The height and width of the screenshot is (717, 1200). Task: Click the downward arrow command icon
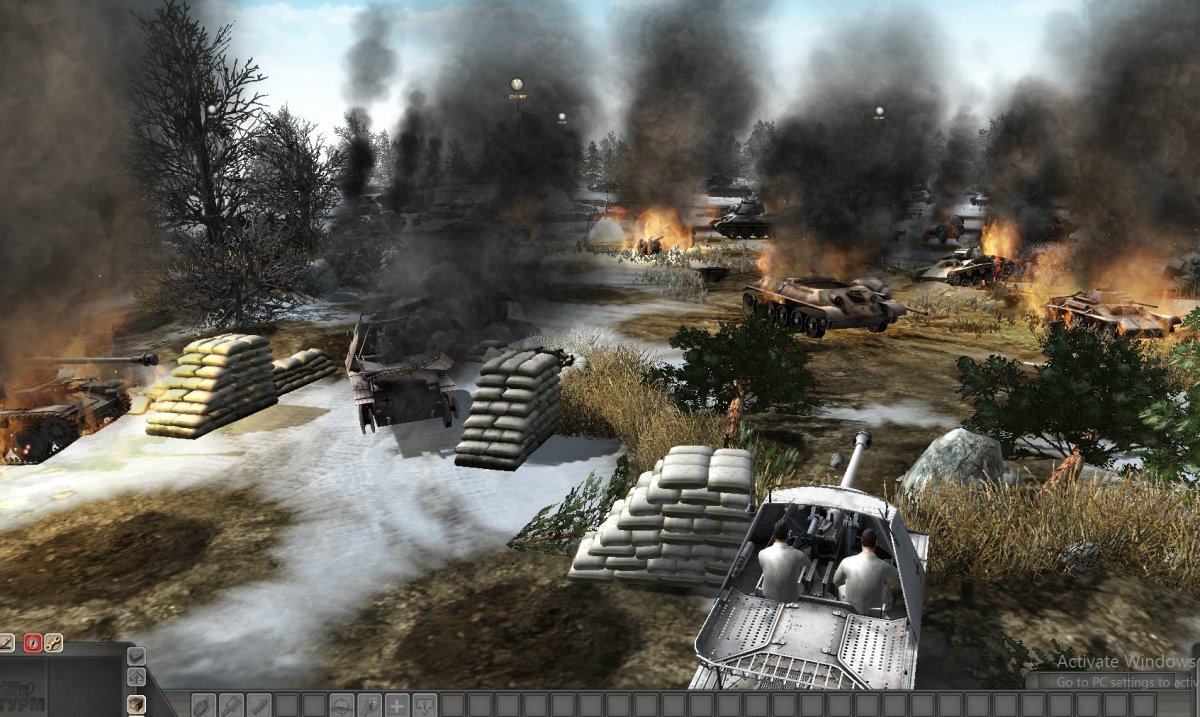tap(425, 704)
